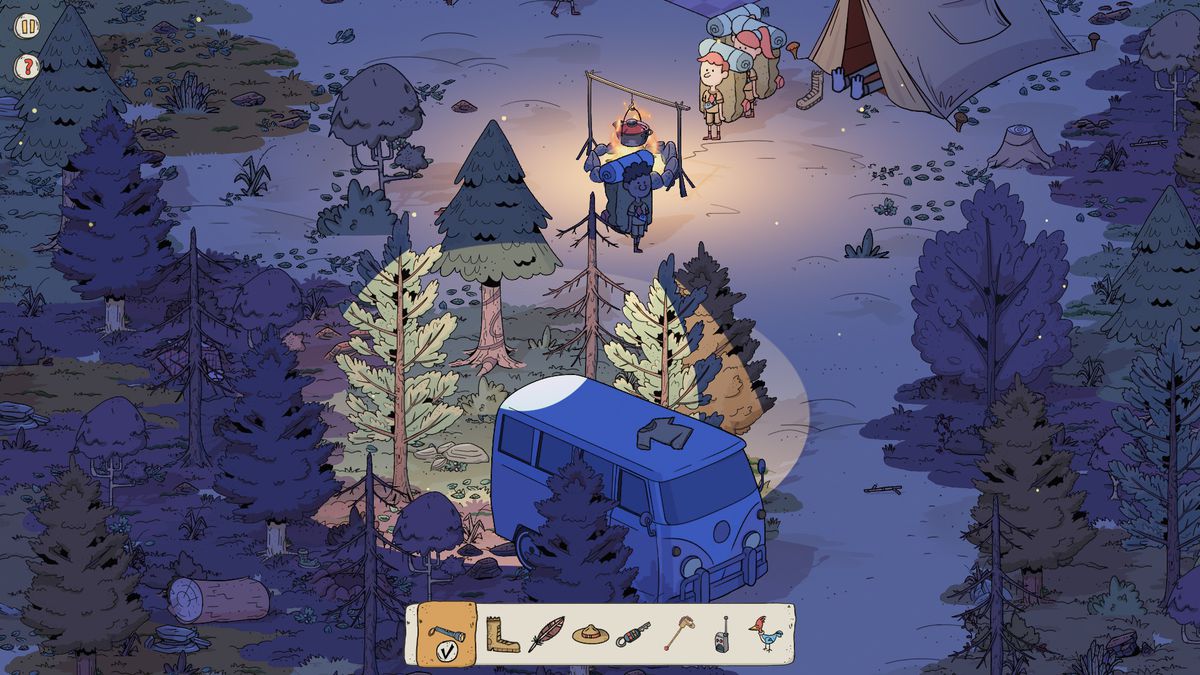Select the found flashlight slot
1200x675 pixels.
446,634
